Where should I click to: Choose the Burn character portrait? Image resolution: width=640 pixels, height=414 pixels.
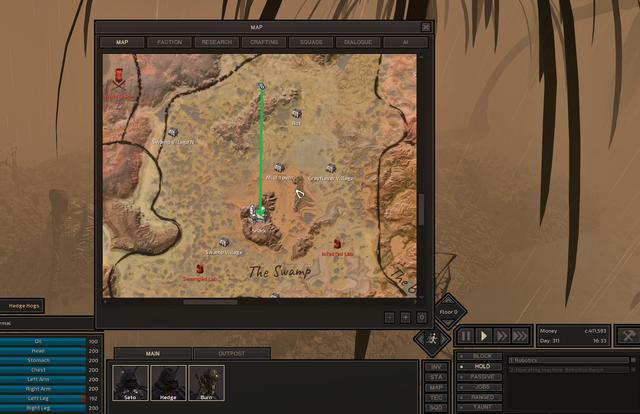207,382
